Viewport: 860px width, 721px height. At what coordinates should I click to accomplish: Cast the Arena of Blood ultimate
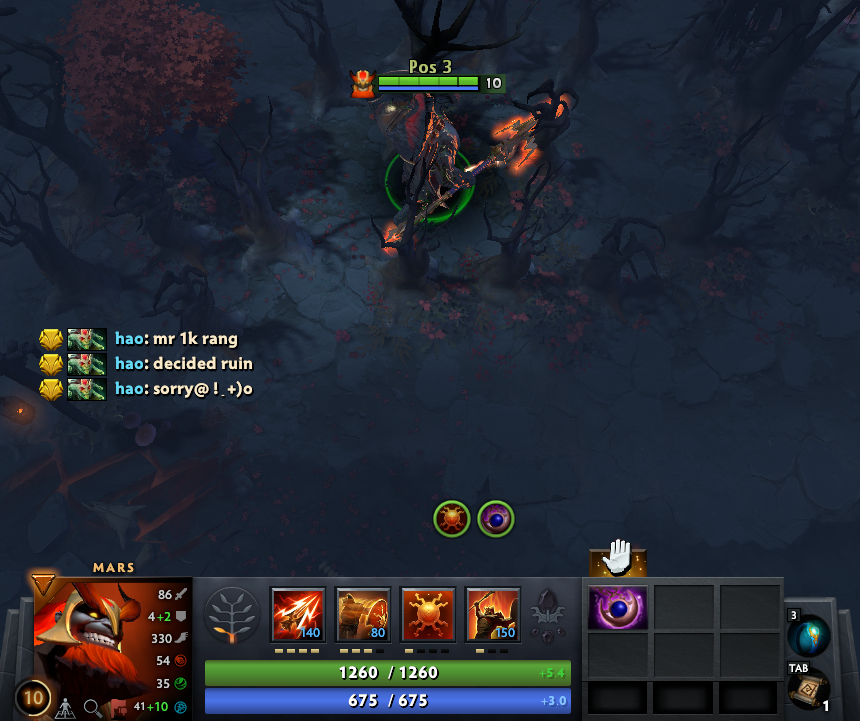click(x=493, y=613)
